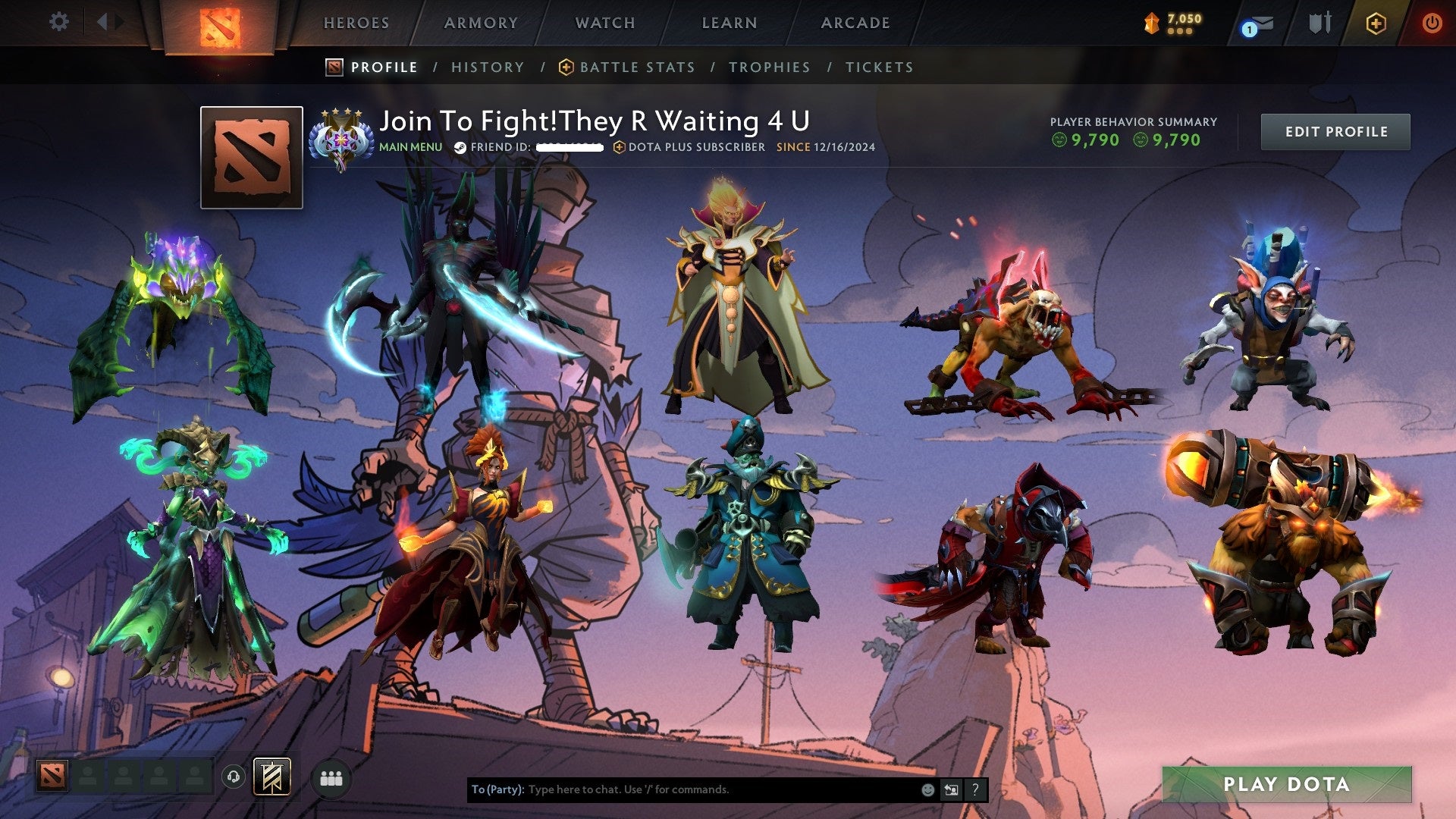
Task: Open the messages envelope with notification badge
Action: pos(1263,23)
